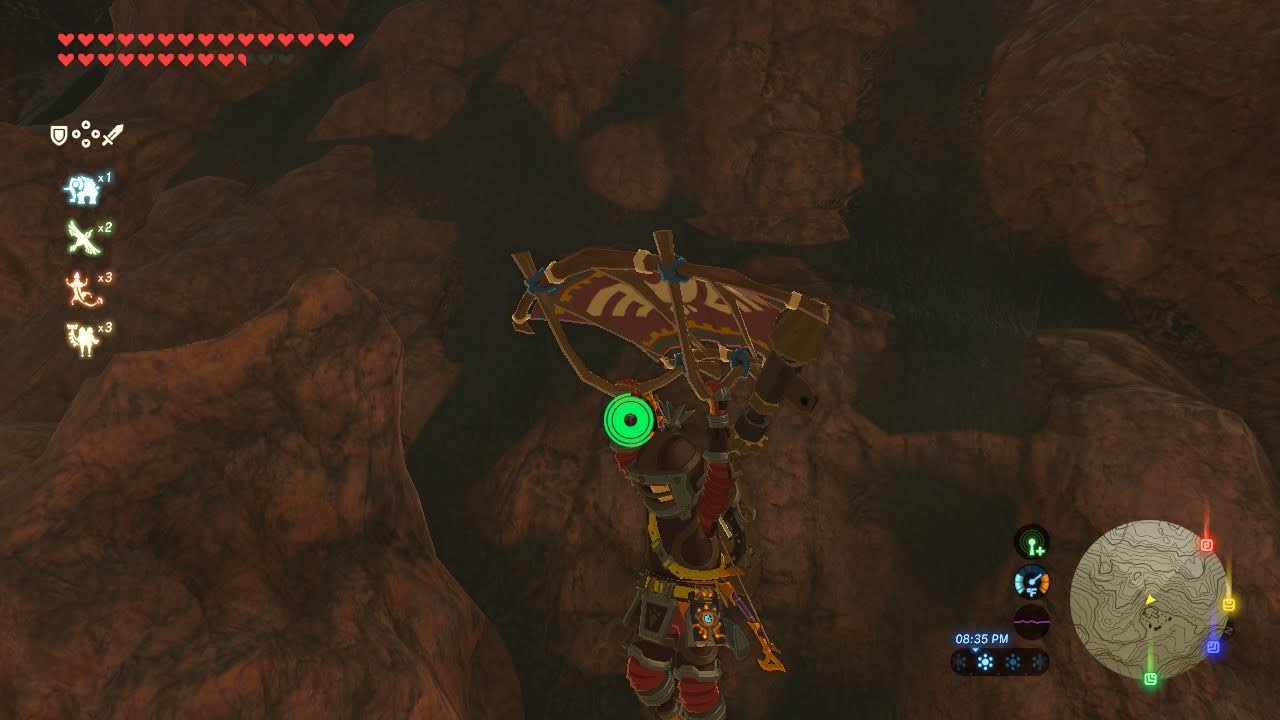Select the blue marker on minimap edge

[x=1212, y=647]
